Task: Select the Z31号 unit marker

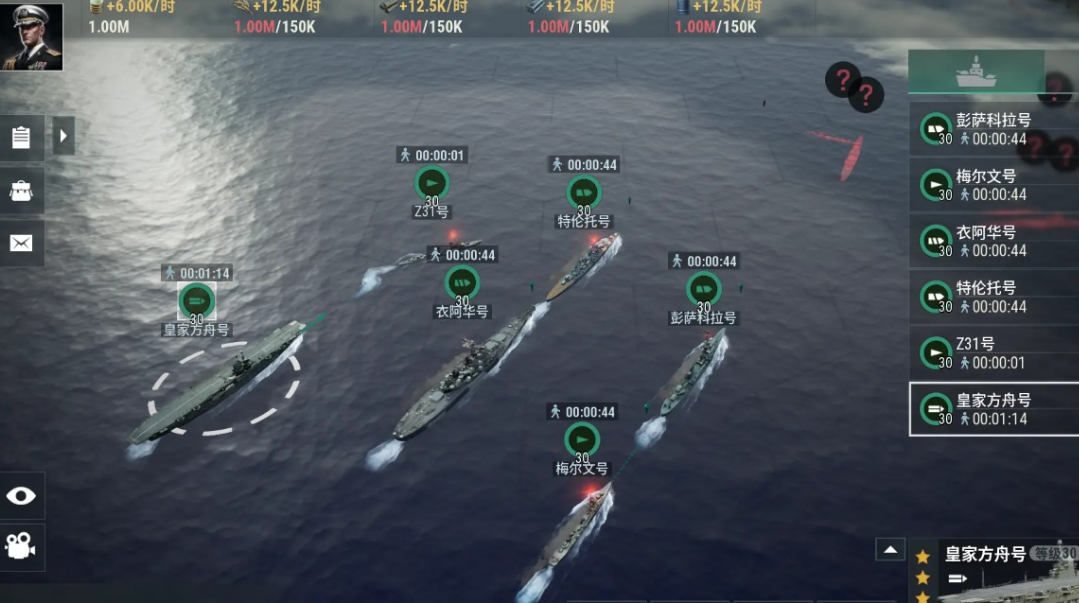Action: point(432,184)
